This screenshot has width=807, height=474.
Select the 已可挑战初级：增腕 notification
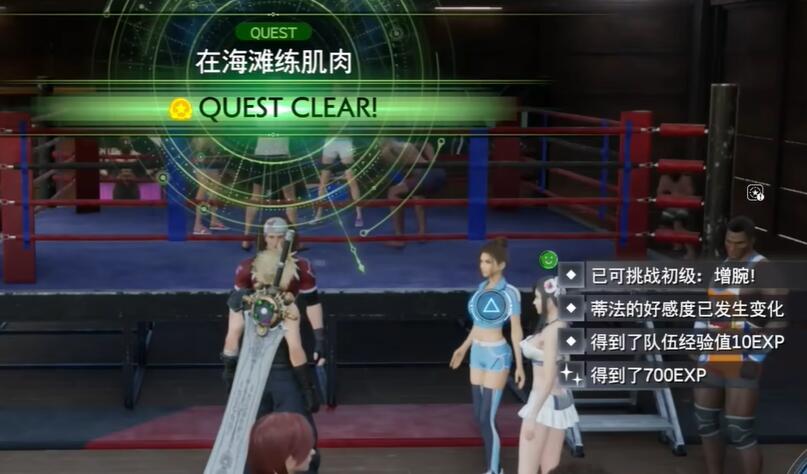671,274
